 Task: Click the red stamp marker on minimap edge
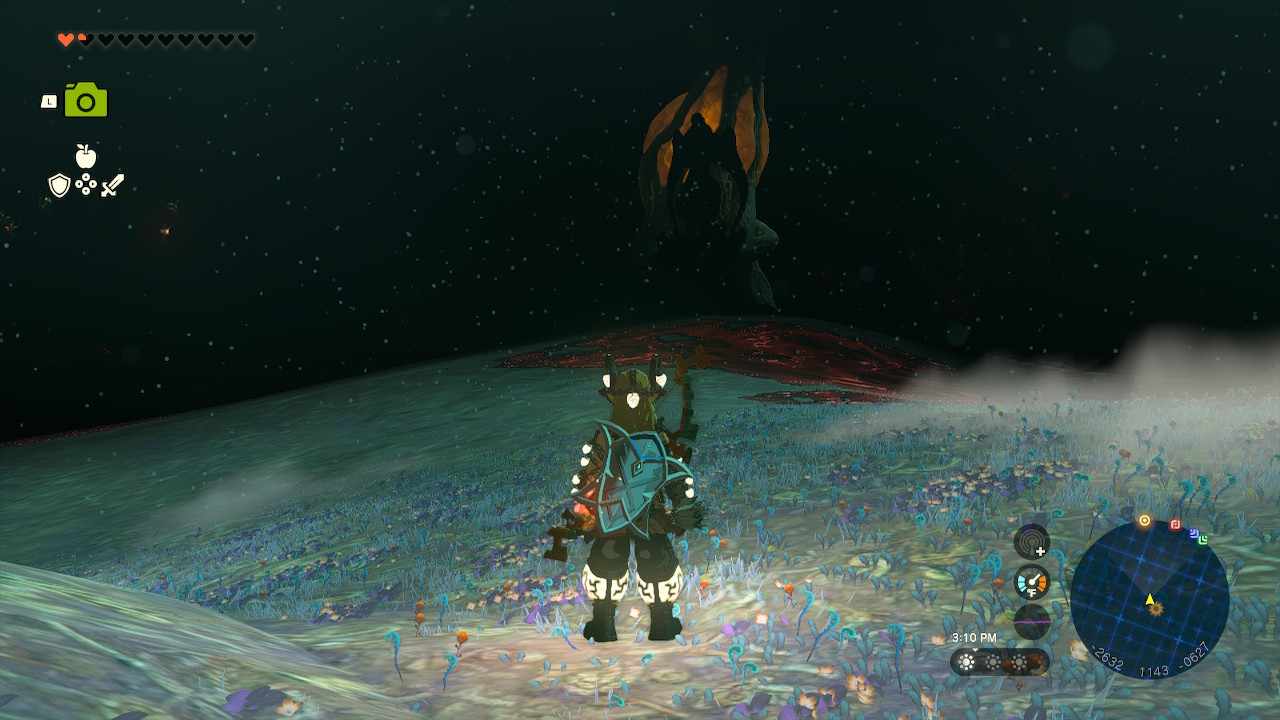1175,524
